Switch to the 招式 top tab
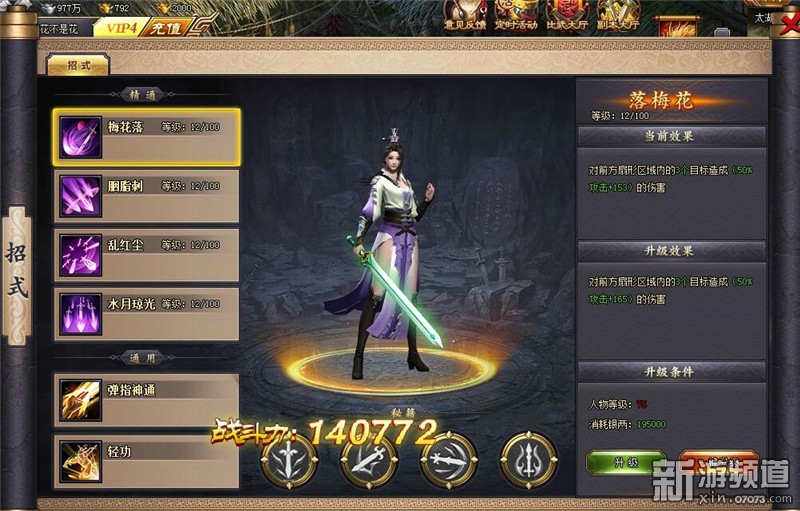Screen dimensions: 800x511 [x=77, y=65]
